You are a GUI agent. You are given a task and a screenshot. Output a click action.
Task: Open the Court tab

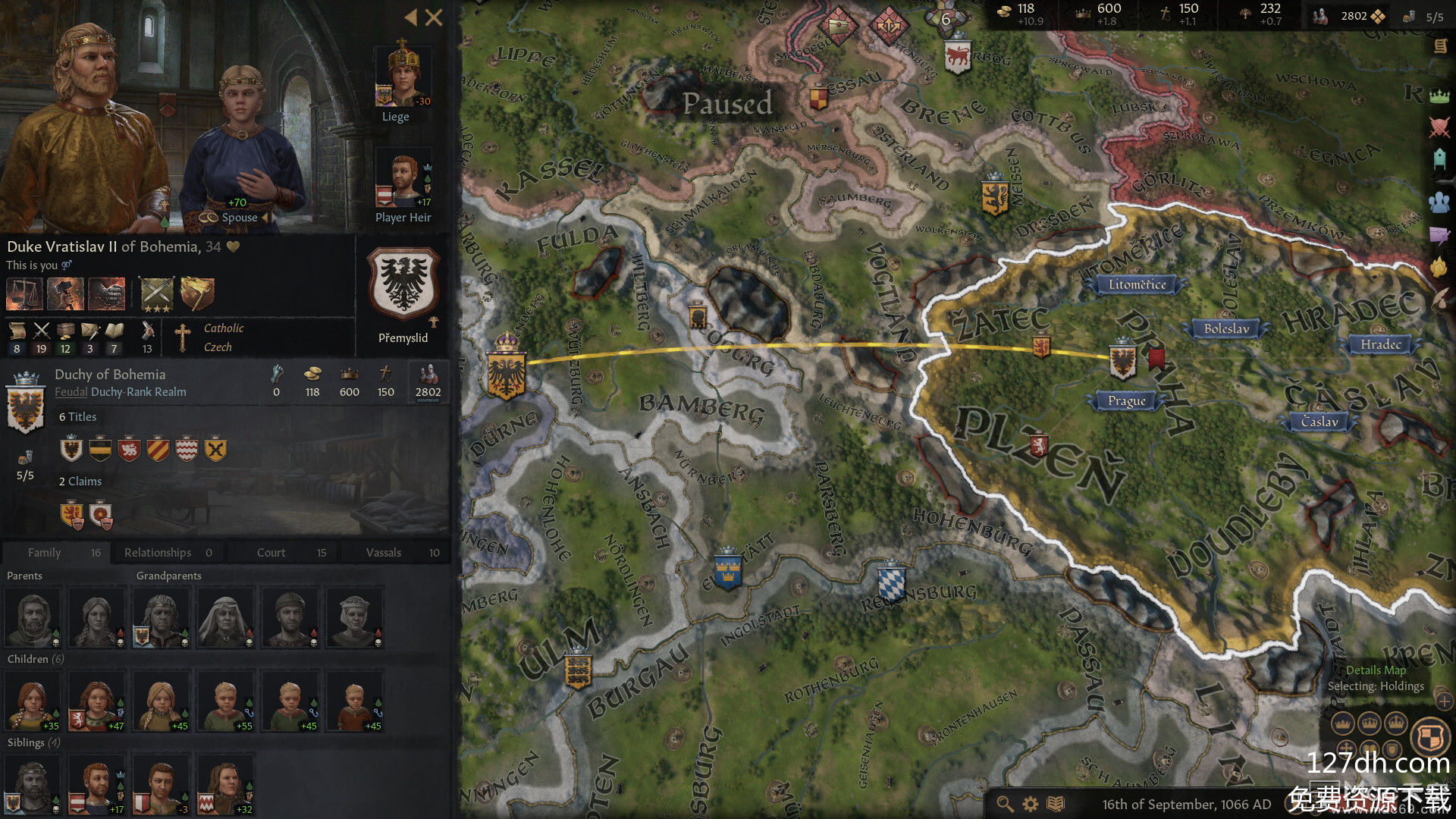click(282, 553)
